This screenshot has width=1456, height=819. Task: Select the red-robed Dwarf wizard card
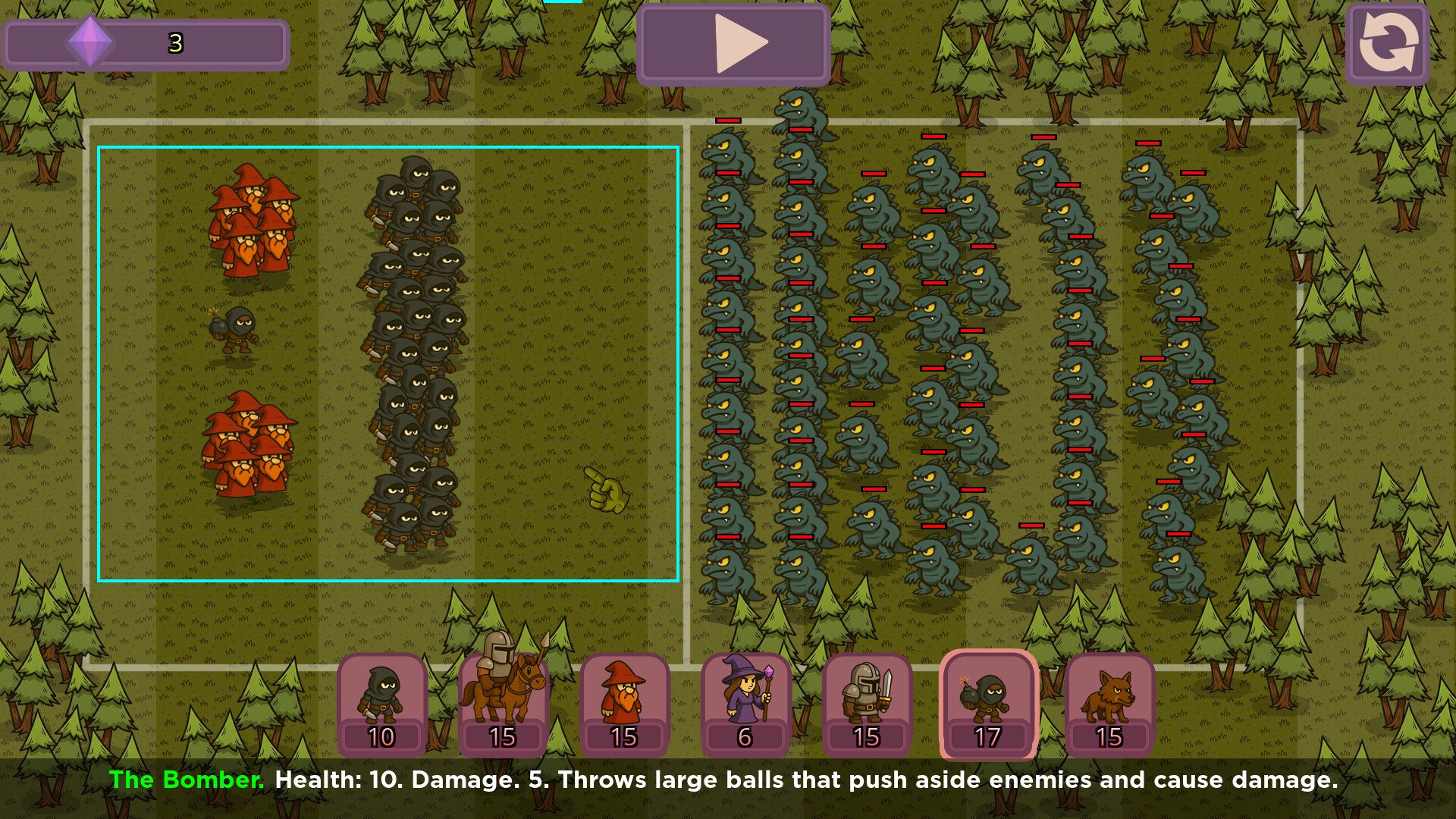click(x=623, y=701)
